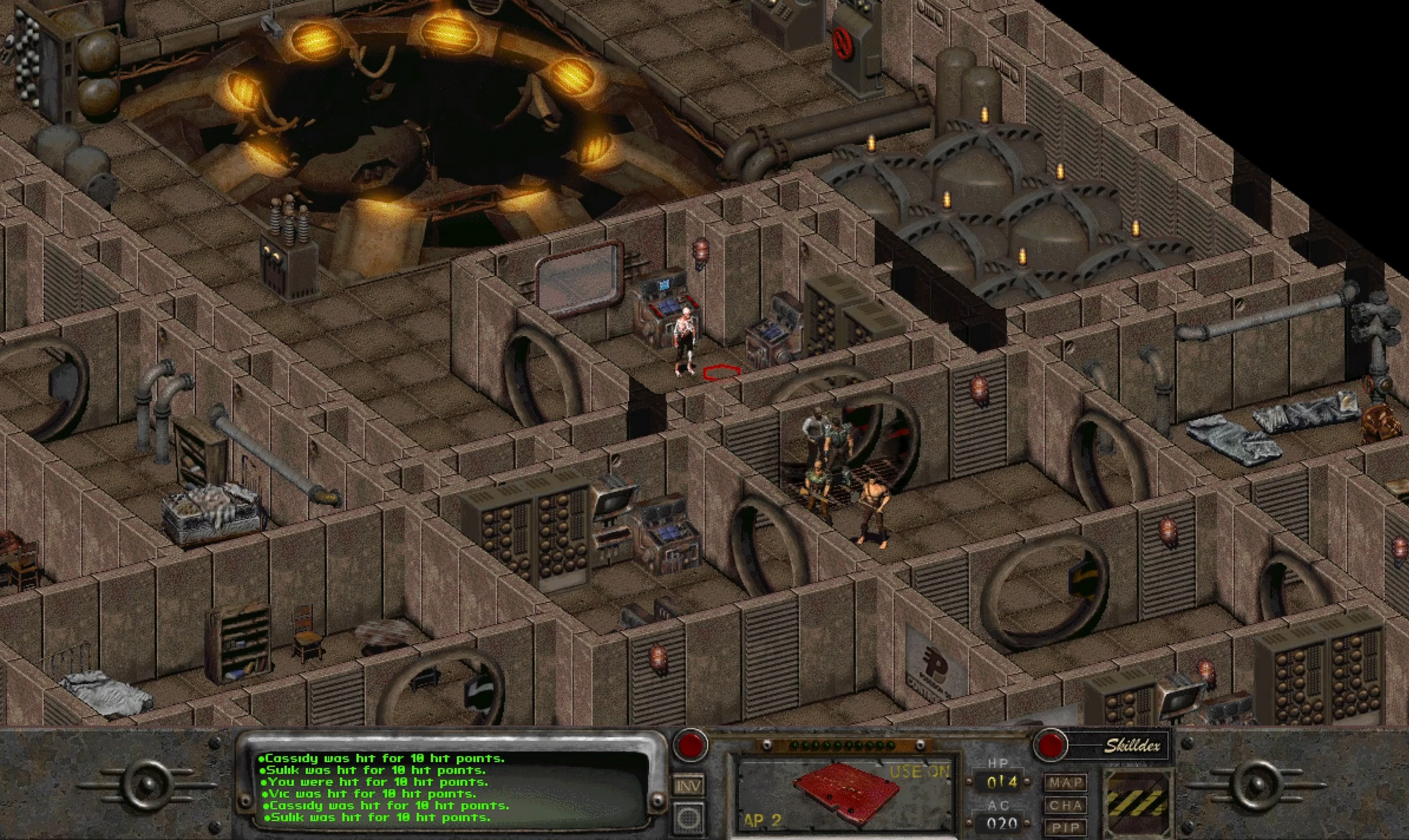Open the Pip-Boy with the PIP button
The height and width of the screenshot is (840, 1409).
(1065, 827)
